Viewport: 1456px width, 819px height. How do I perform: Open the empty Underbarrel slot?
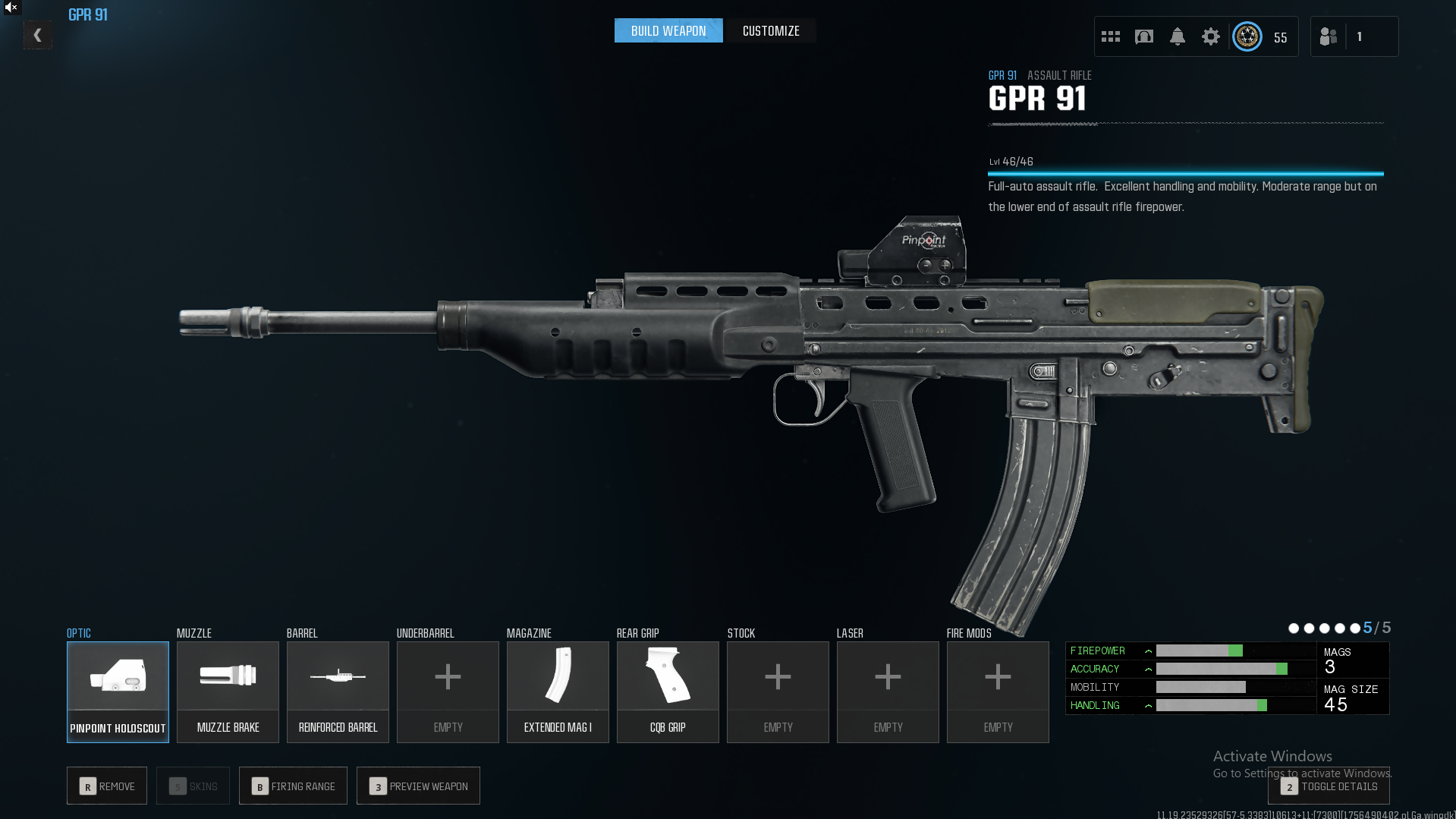[x=448, y=691]
